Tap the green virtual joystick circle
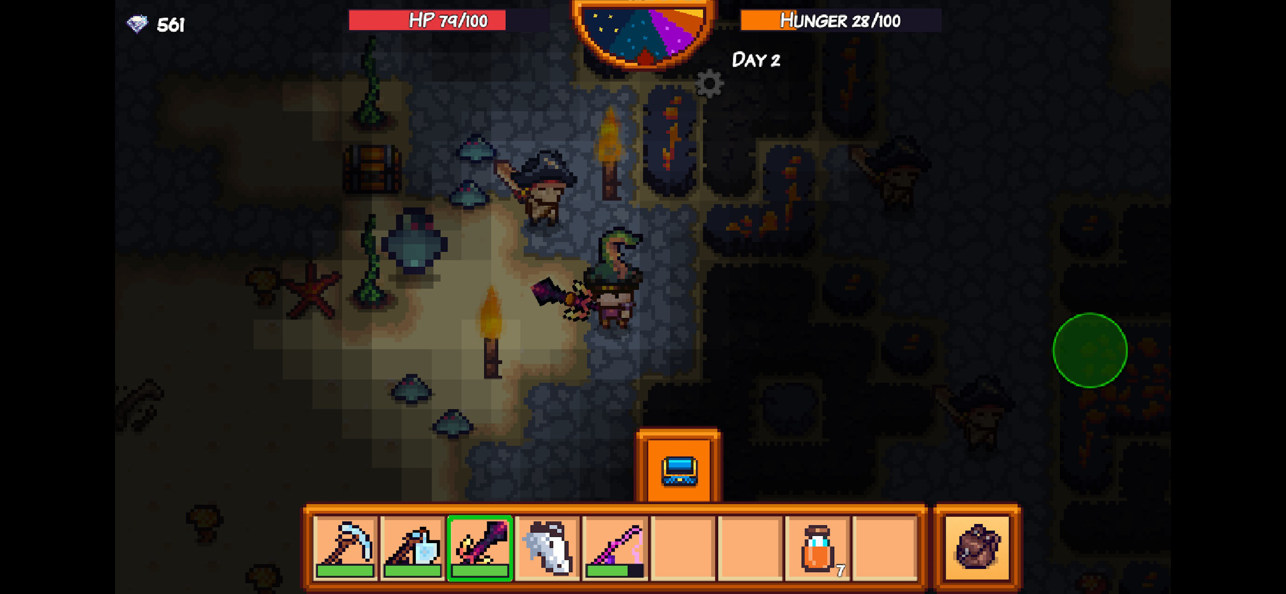1286x594 pixels. point(1090,350)
